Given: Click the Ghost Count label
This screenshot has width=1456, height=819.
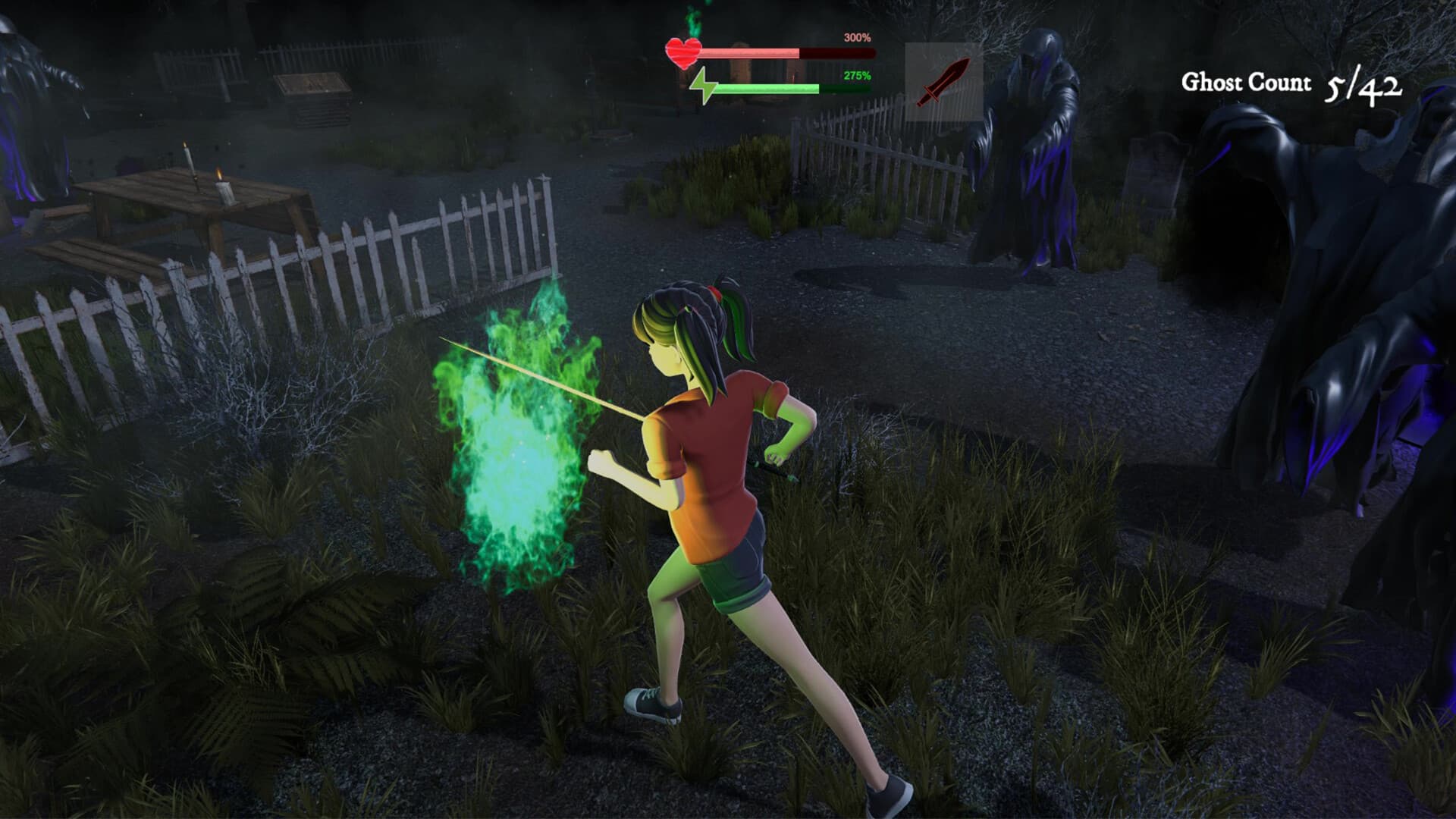Looking at the screenshot, I should coord(1246,82).
